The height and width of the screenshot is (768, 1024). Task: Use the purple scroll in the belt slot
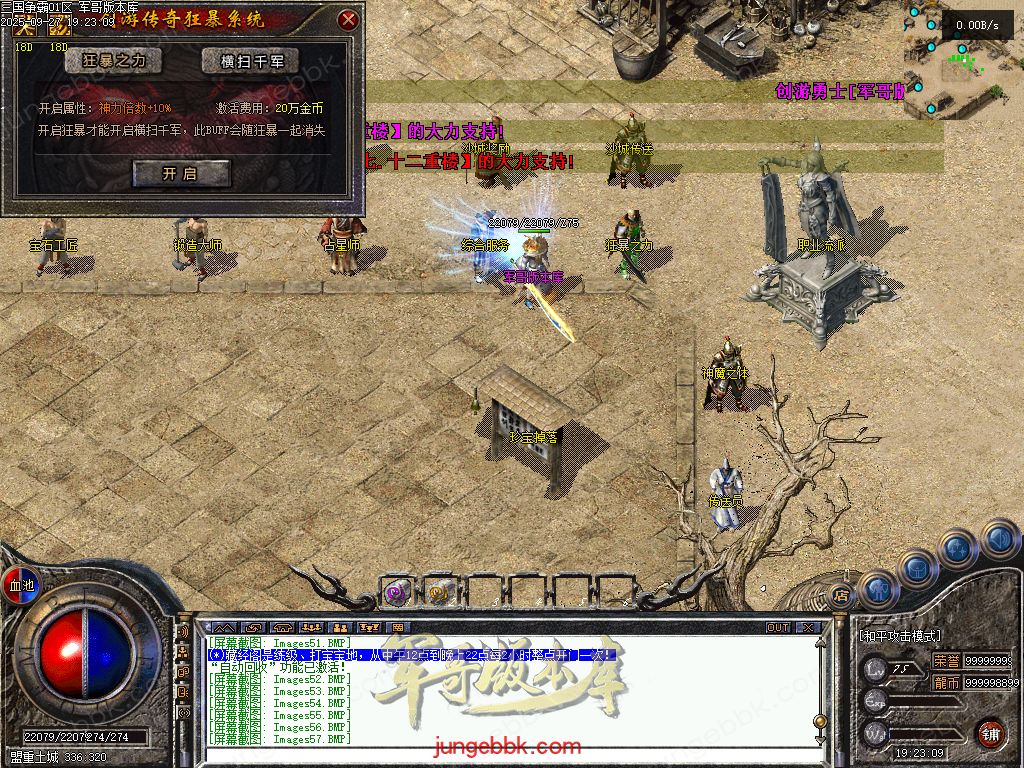397,592
